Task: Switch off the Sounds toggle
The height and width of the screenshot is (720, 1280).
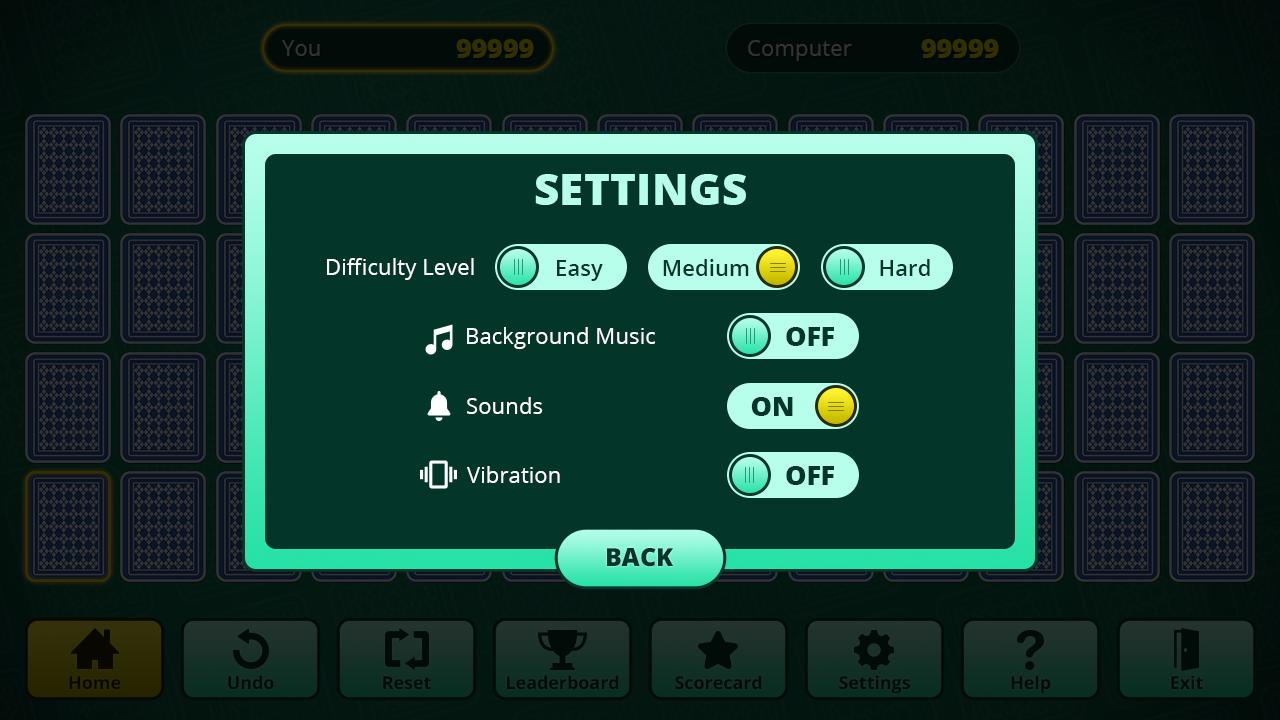Action: 792,407
